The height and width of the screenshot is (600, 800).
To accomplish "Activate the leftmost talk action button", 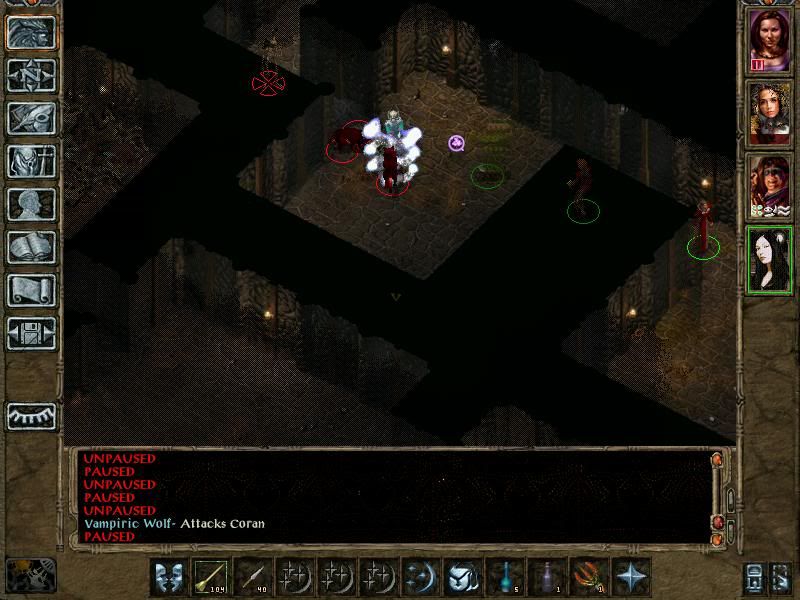I will coord(169,576).
